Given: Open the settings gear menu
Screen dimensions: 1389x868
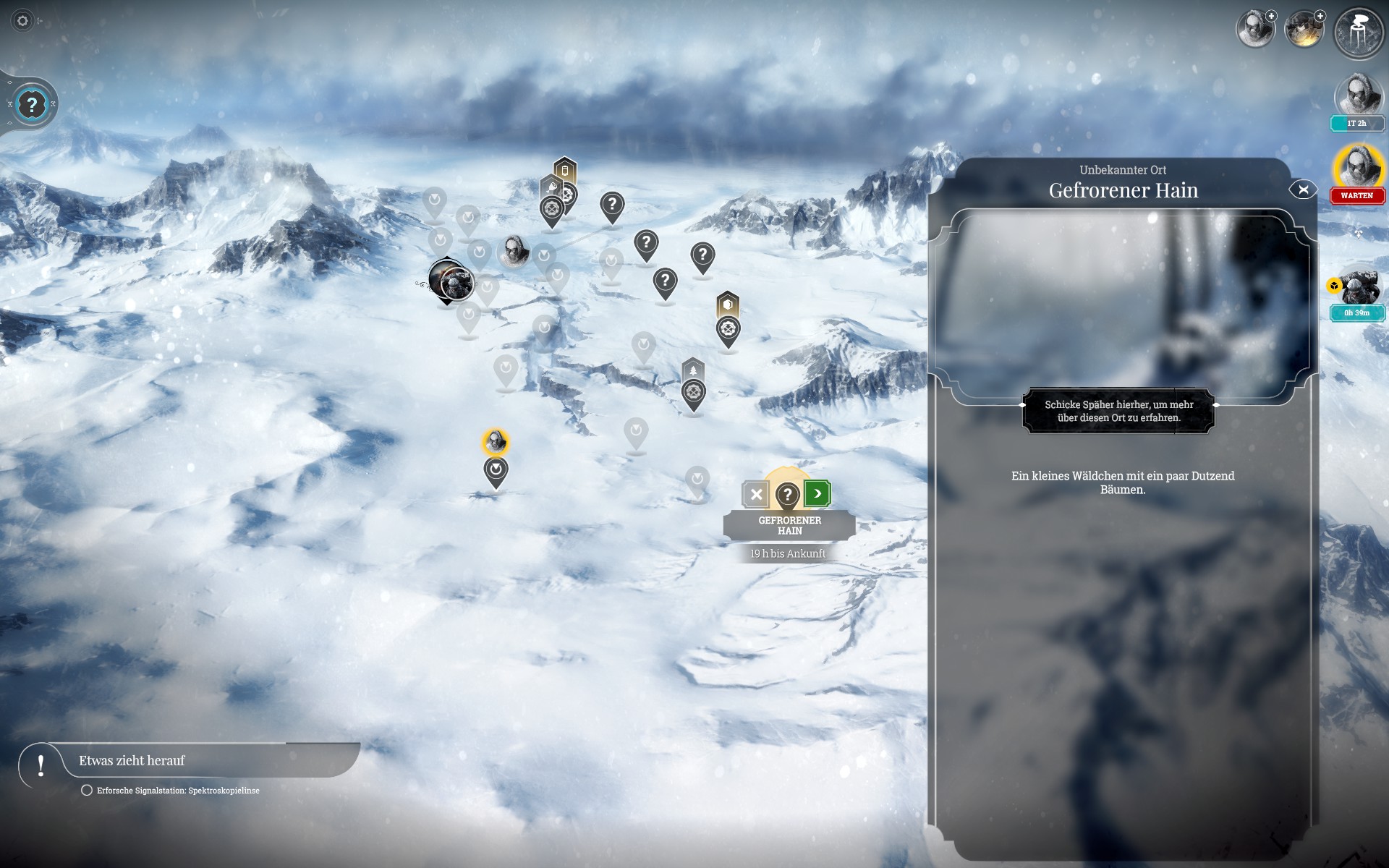Looking at the screenshot, I should [x=22, y=21].
